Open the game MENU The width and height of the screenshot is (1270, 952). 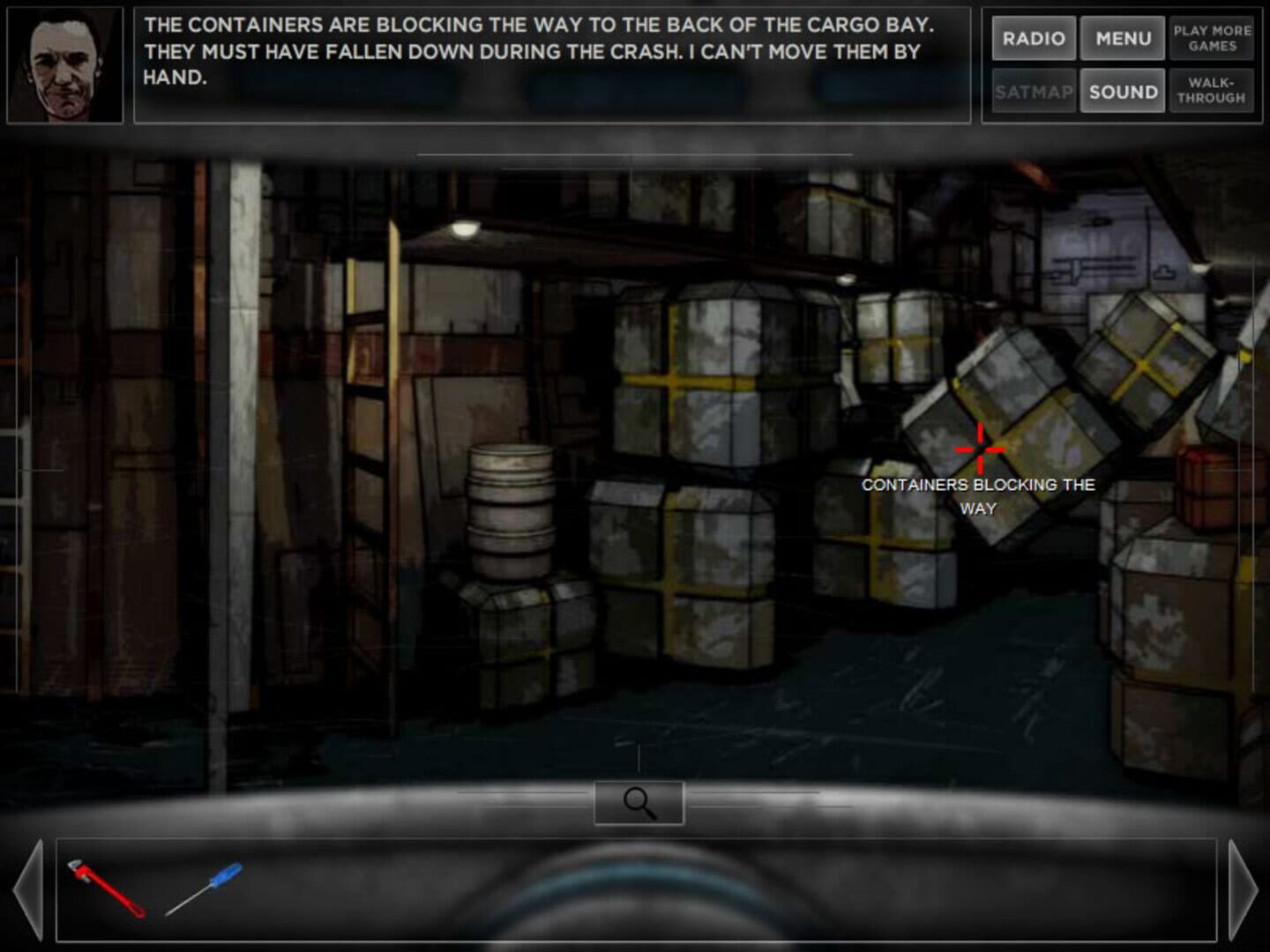click(x=1123, y=39)
